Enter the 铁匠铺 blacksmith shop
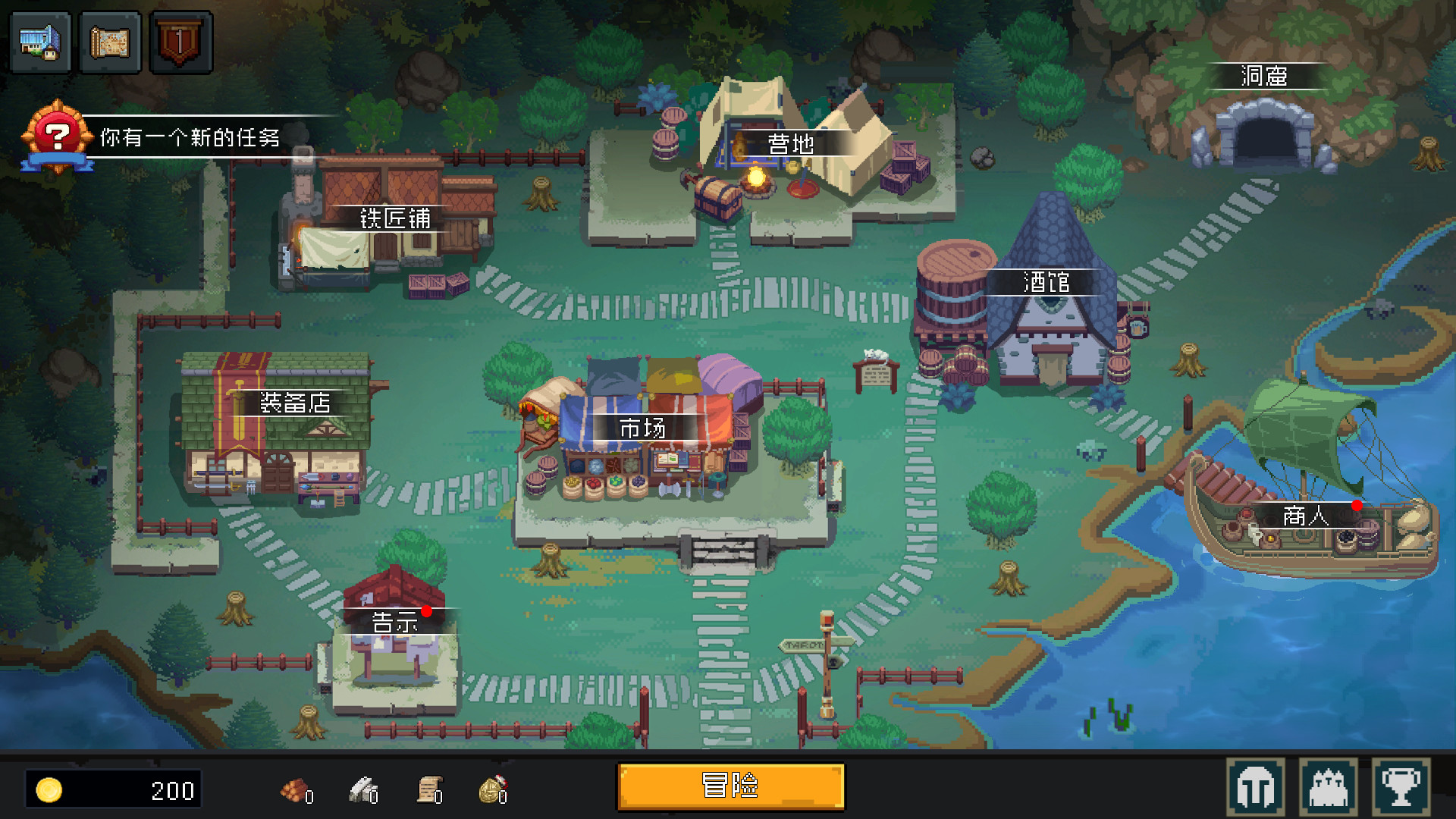This screenshot has width=1456, height=819. pos(394,220)
